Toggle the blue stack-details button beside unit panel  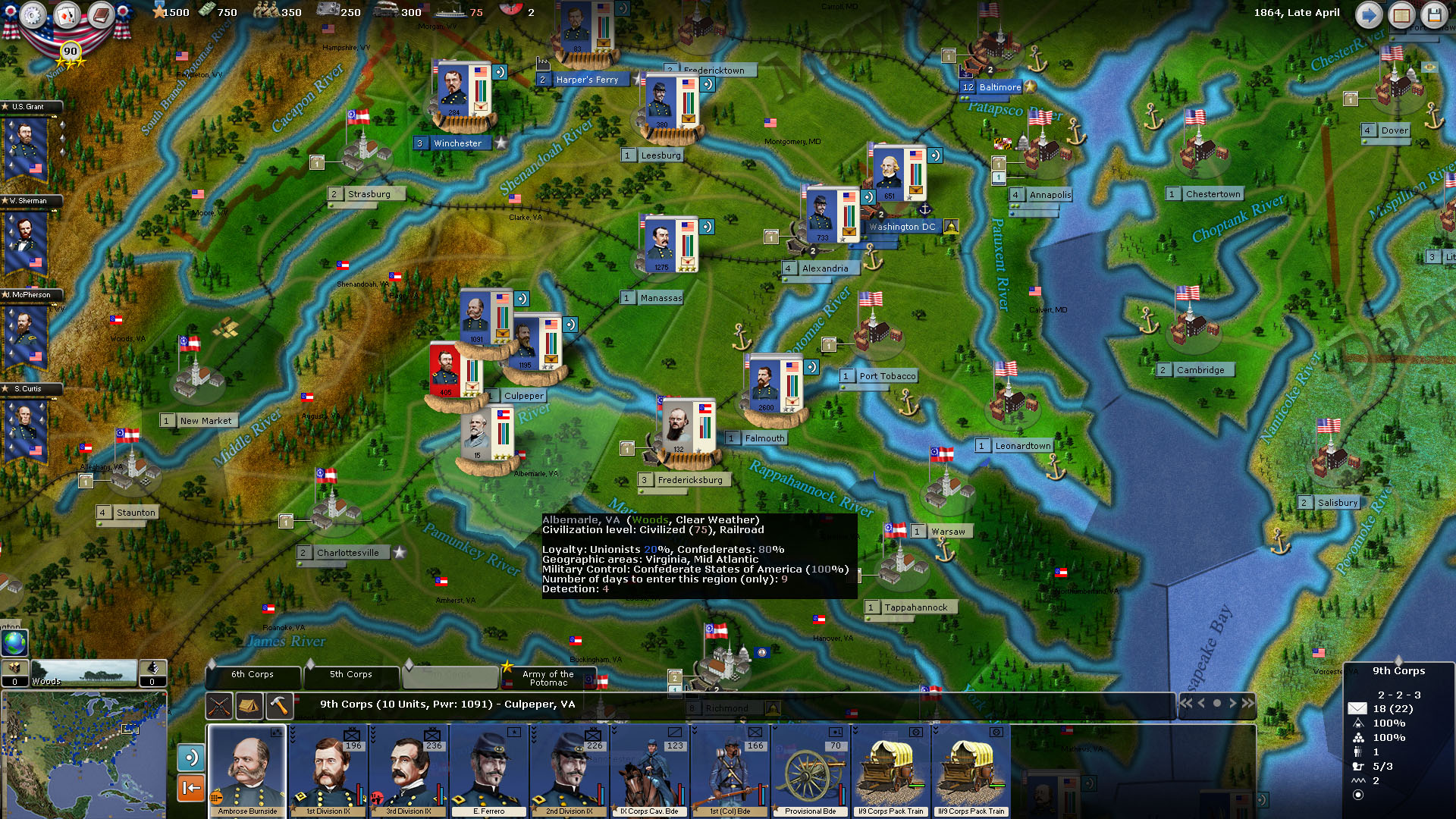190,758
